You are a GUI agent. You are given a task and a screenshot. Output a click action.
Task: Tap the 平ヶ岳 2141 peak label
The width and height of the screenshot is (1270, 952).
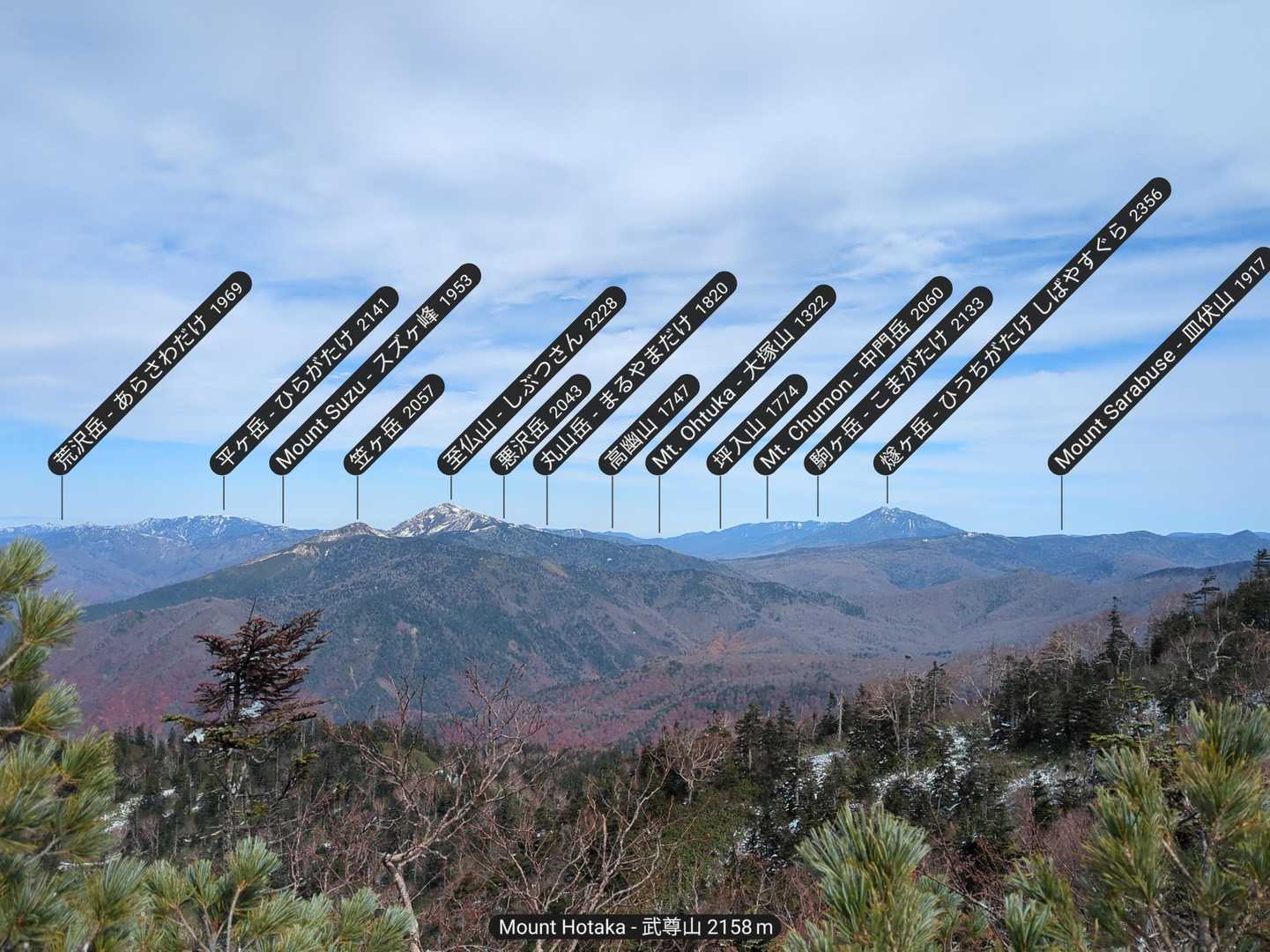(305, 381)
